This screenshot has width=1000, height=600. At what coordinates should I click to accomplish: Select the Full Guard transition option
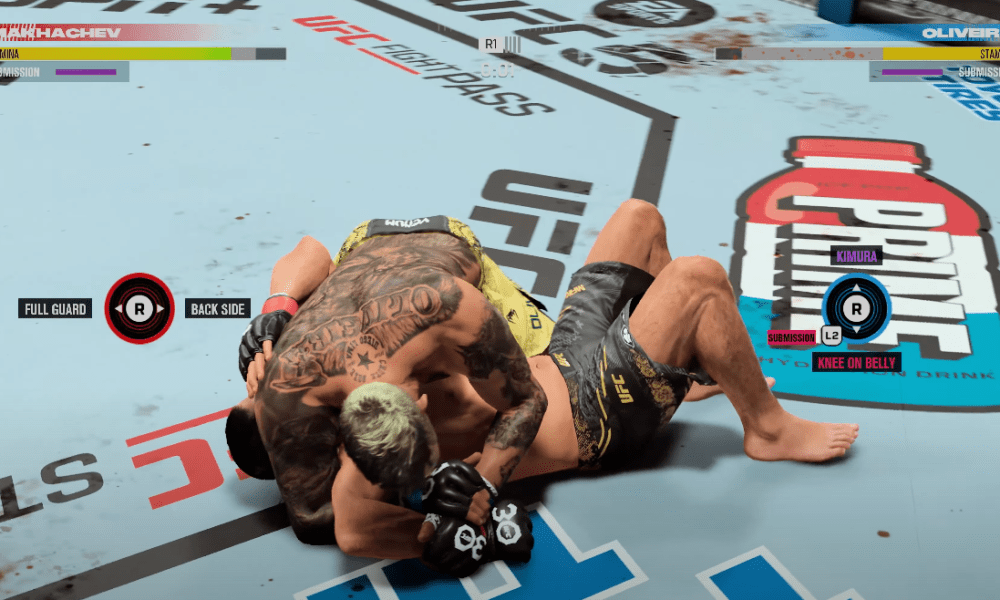click(55, 309)
